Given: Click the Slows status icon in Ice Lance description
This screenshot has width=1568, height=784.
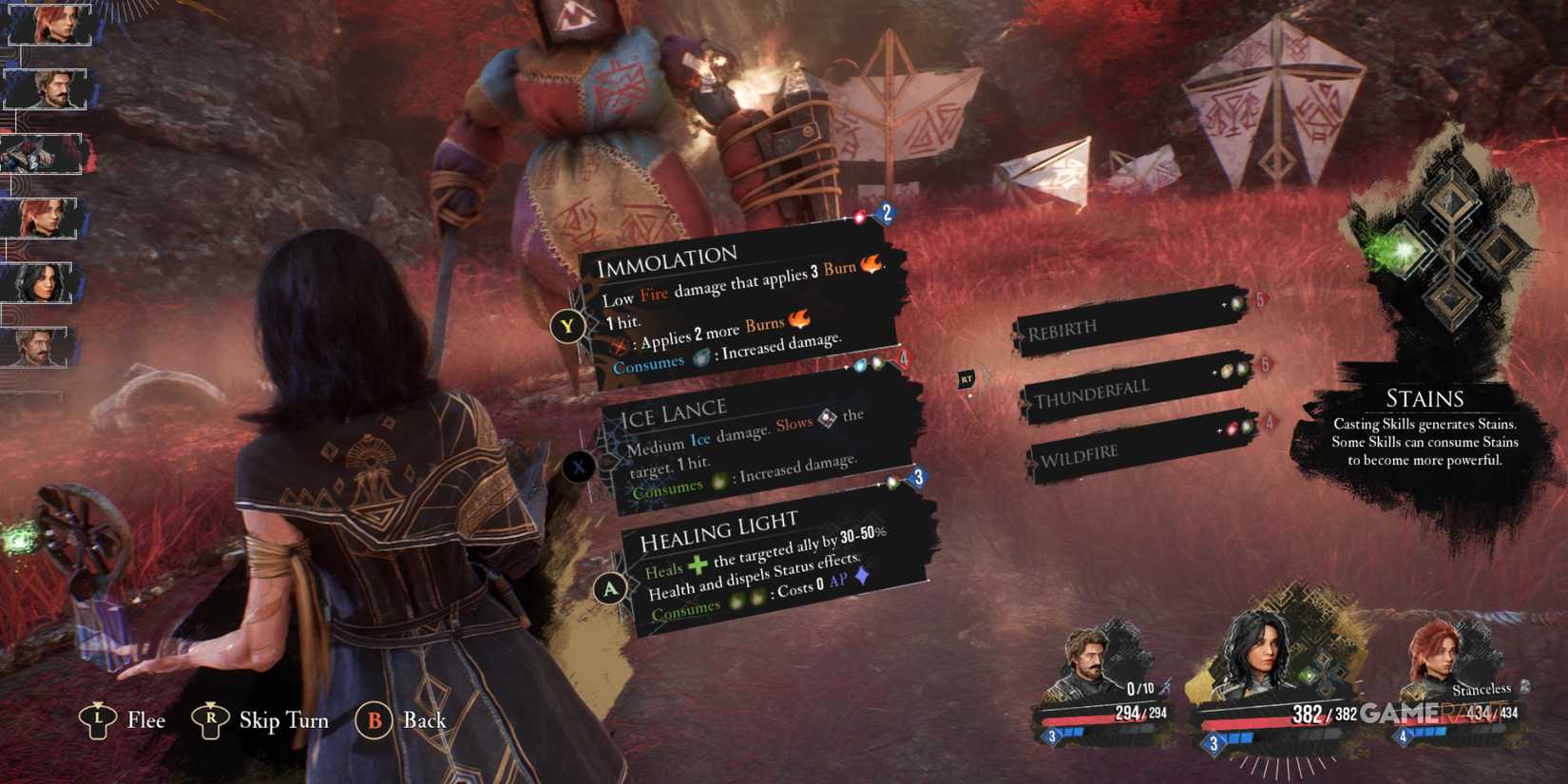Looking at the screenshot, I should pyautogui.click(x=825, y=419).
